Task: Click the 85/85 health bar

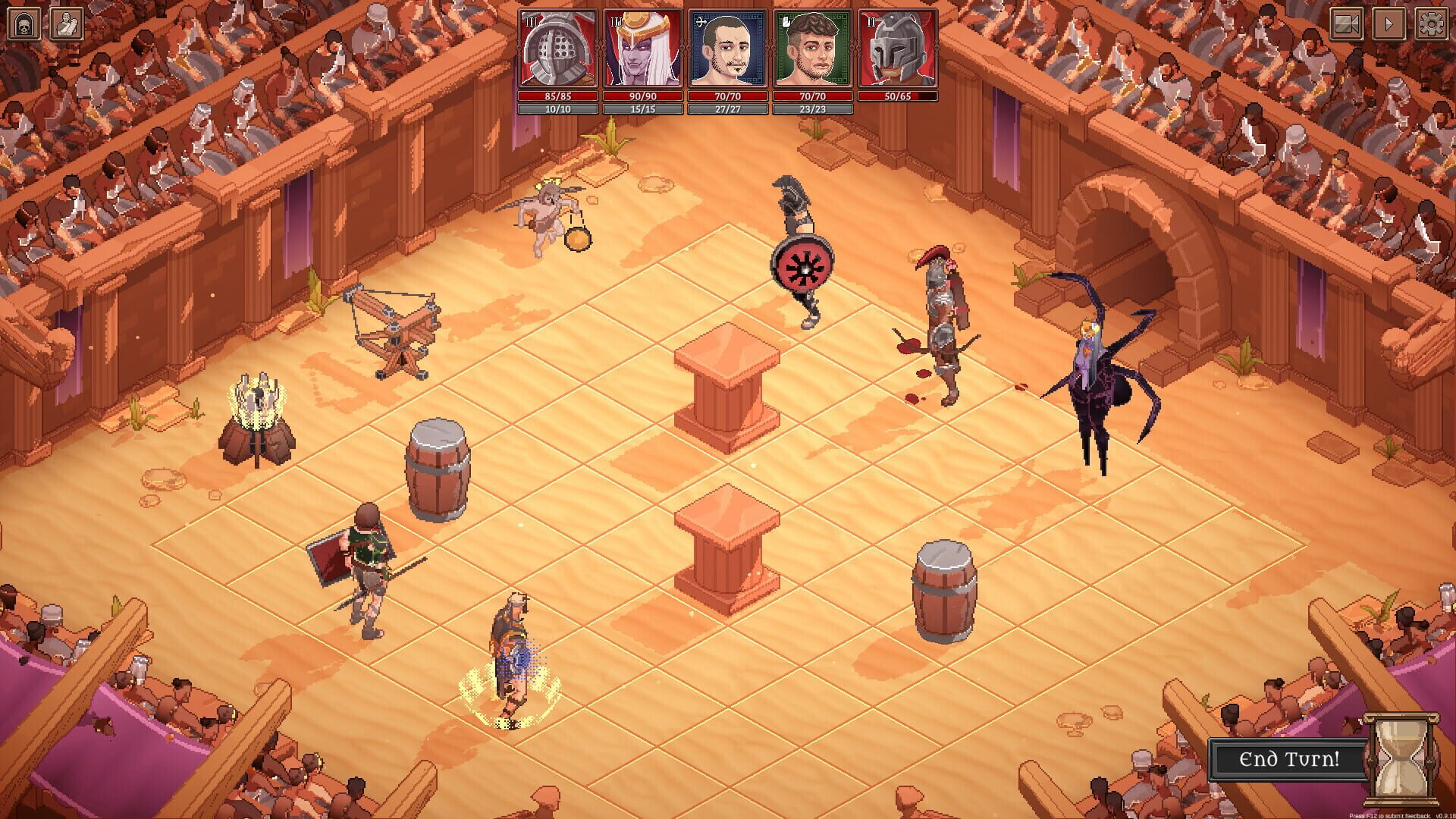Action: [x=557, y=96]
